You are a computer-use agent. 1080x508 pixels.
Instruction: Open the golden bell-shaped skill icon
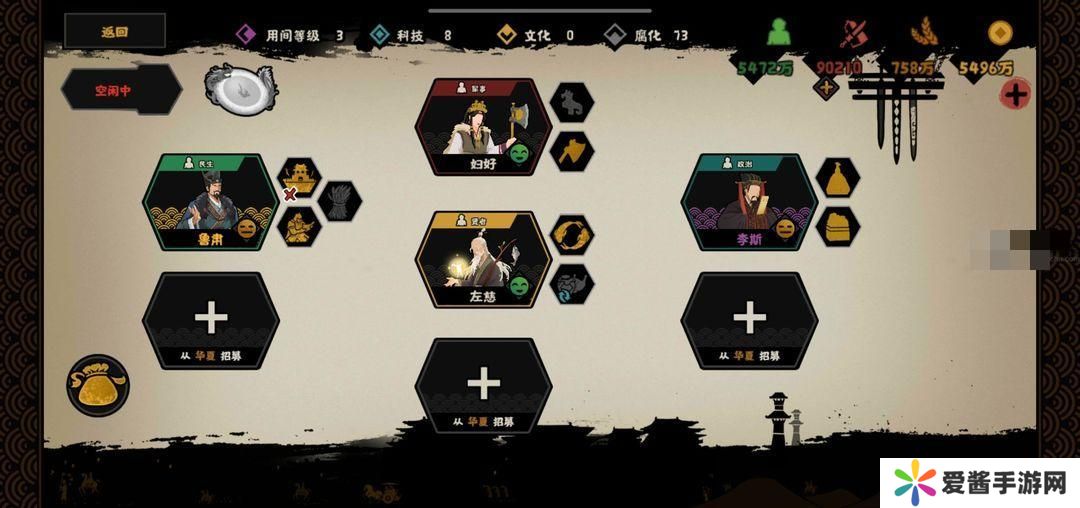pyautogui.click(x=837, y=177)
